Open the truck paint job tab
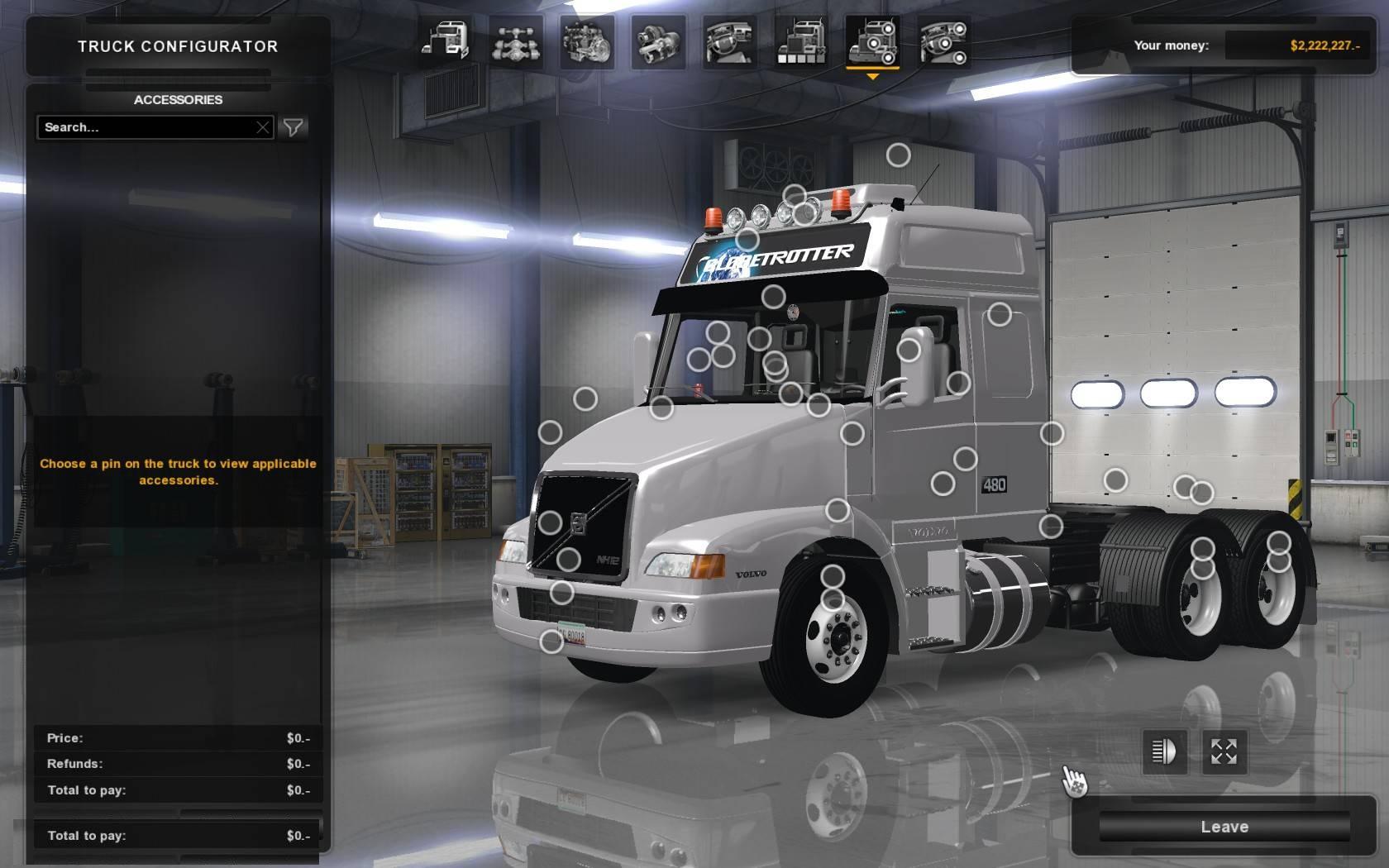This screenshot has height=868, width=1389. (x=800, y=41)
